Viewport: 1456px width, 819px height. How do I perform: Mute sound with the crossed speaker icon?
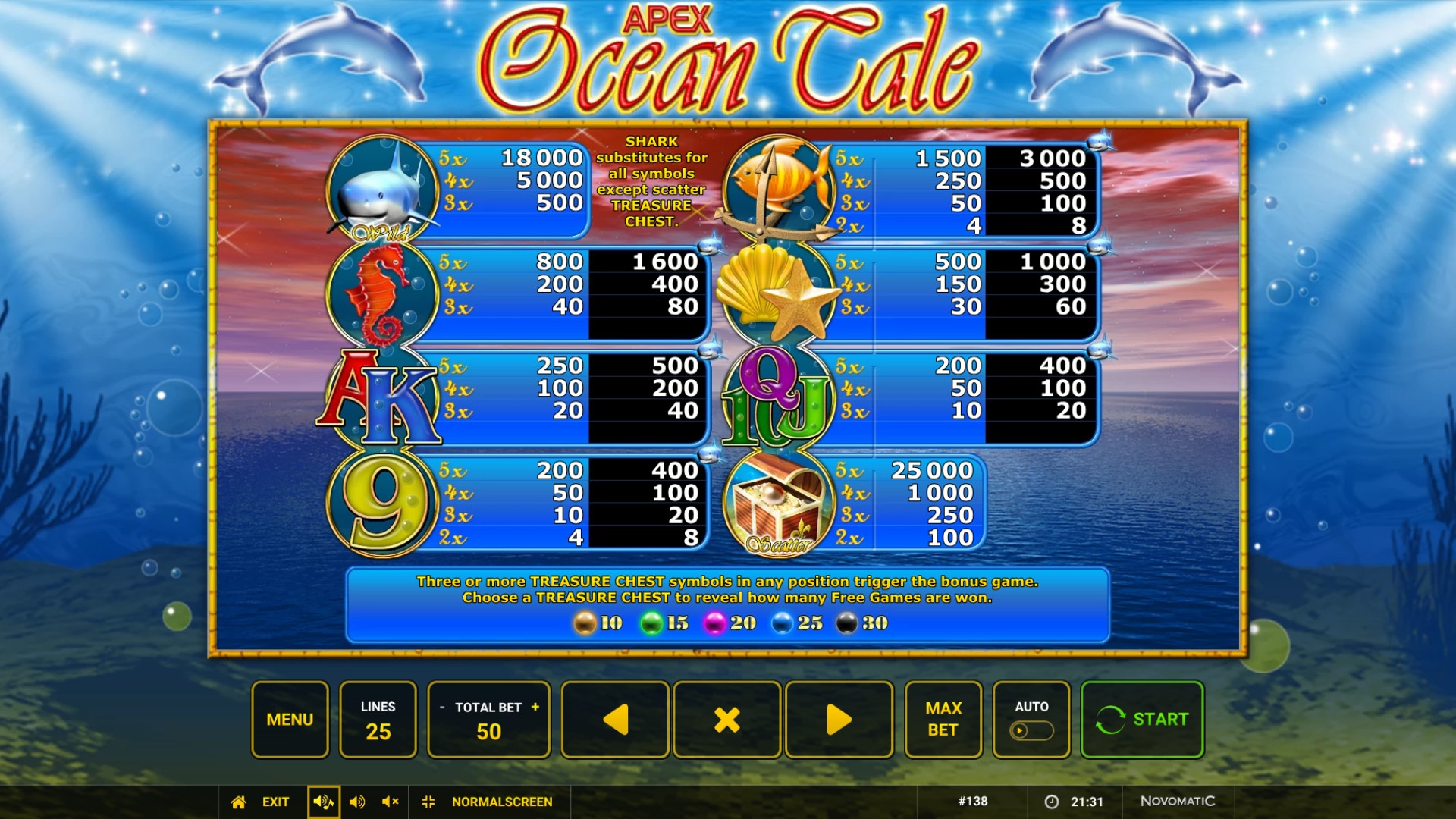coord(390,802)
